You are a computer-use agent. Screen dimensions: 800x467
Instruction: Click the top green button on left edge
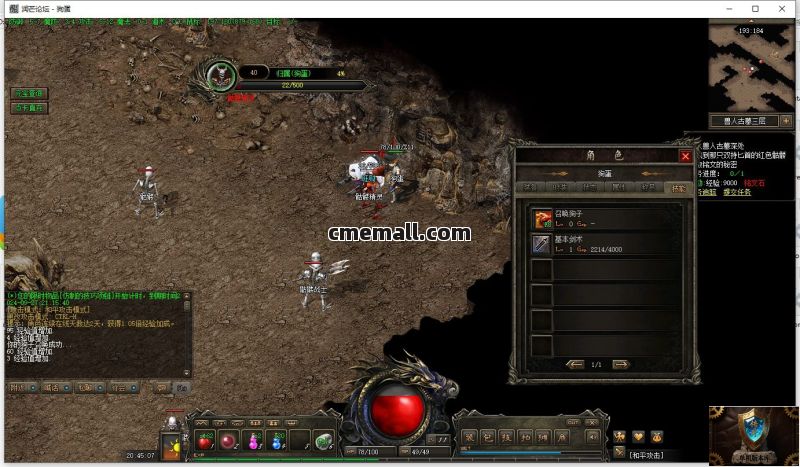click(29, 93)
